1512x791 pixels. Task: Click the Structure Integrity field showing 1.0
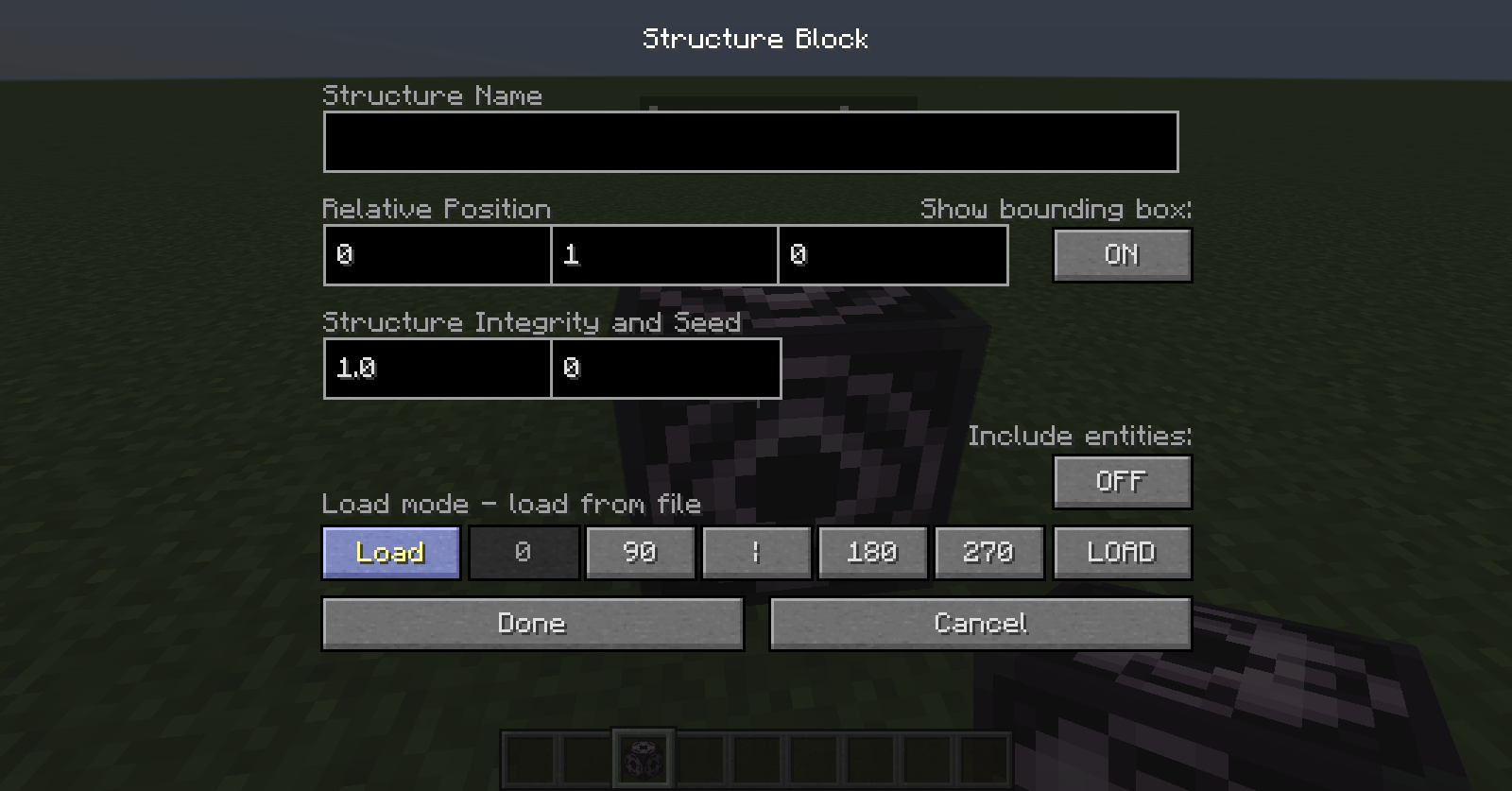[437, 369]
